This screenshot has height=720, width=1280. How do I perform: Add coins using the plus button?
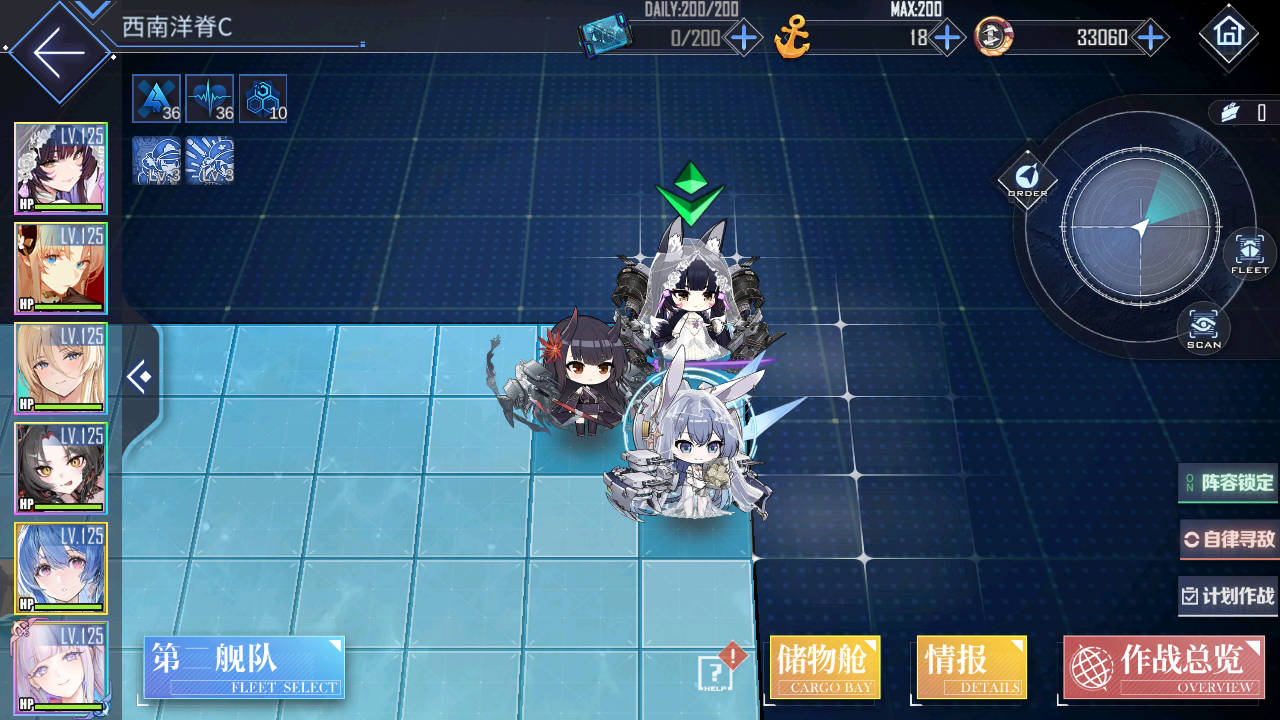(x=1151, y=39)
